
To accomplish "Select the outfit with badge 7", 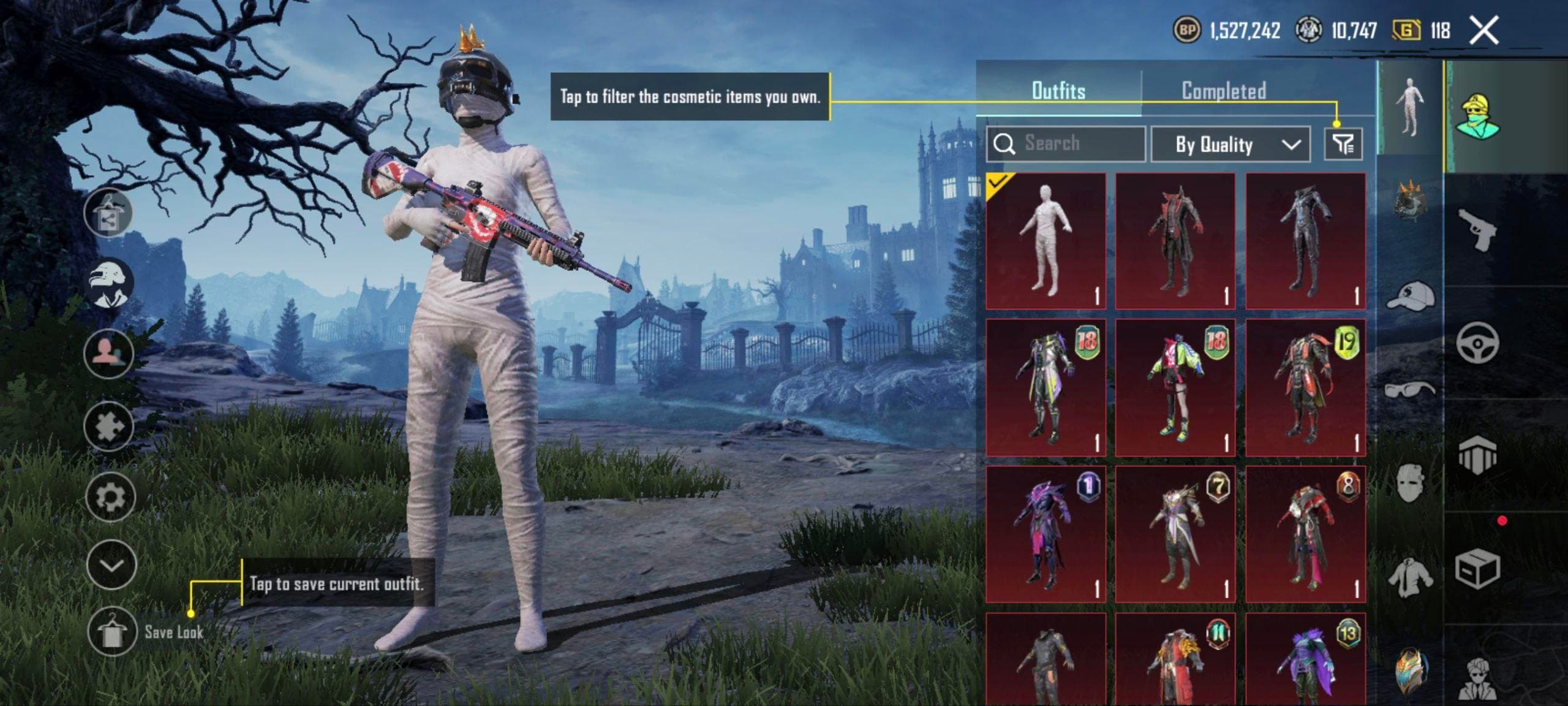I will 1175,534.
